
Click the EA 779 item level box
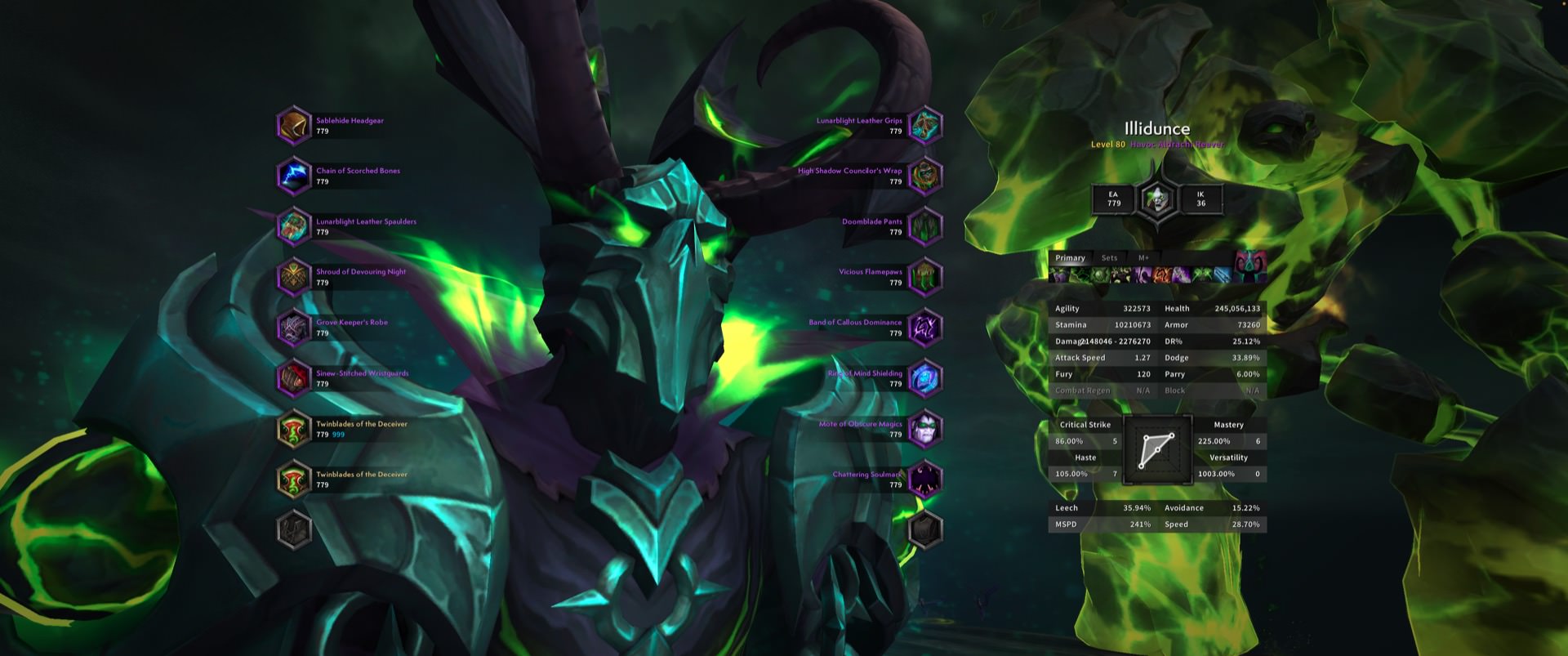pyautogui.click(x=1114, y=199)
